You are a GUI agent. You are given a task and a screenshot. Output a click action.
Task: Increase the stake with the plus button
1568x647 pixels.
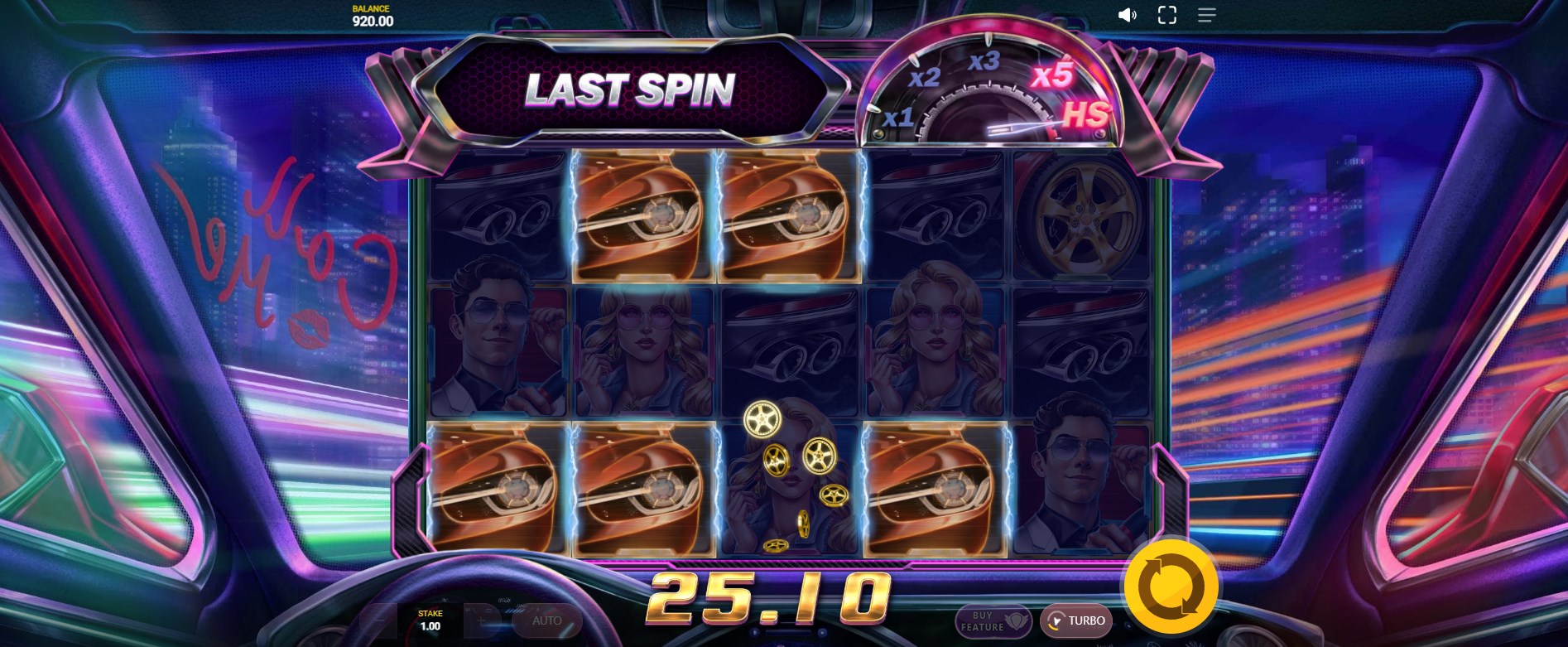click(481, 620)
